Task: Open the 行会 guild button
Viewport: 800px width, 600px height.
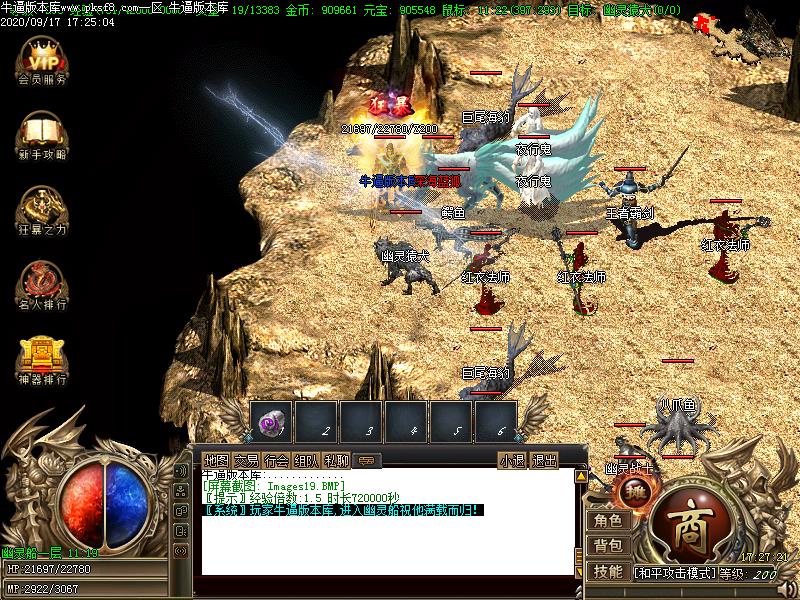Action: click(x=277, y=461)
